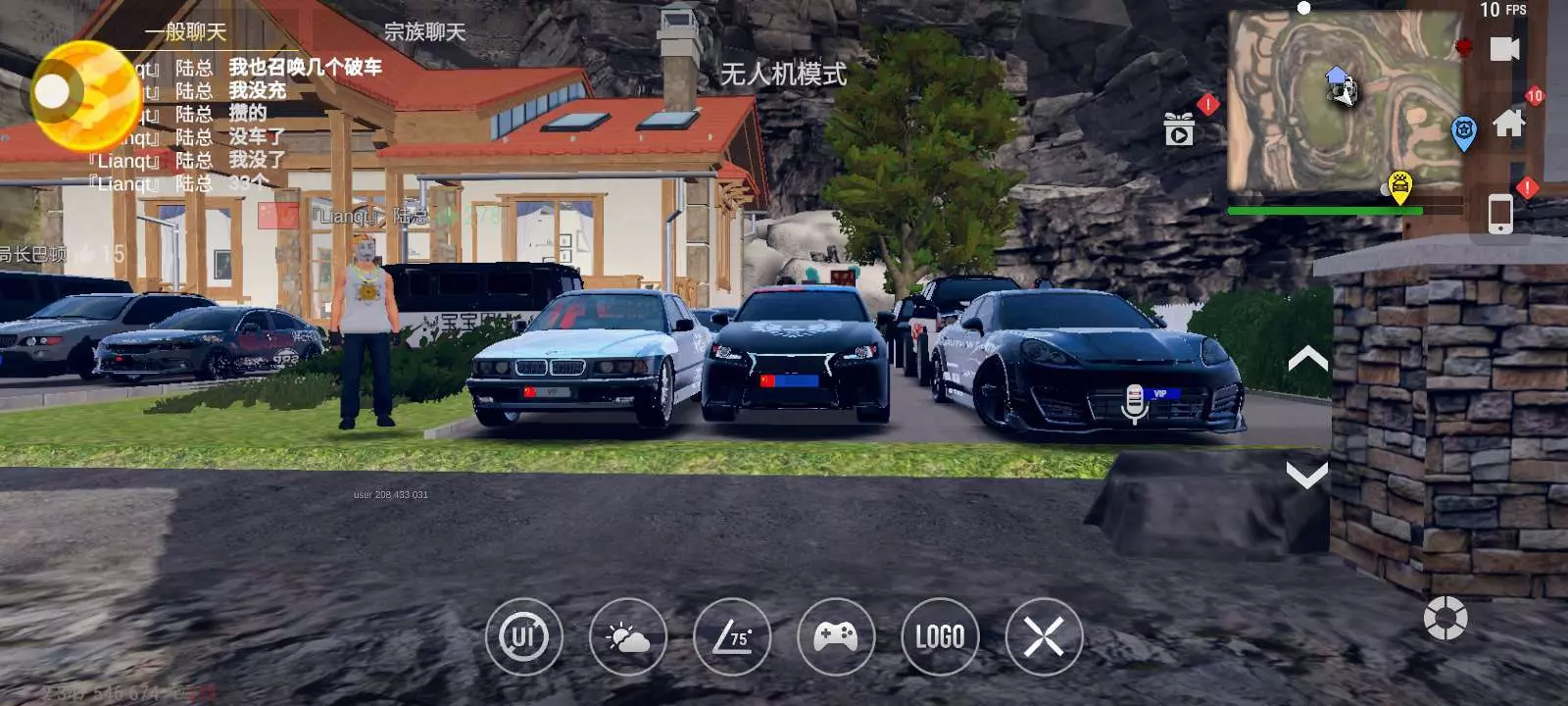Select the gamepad controls button

(836, 637)
